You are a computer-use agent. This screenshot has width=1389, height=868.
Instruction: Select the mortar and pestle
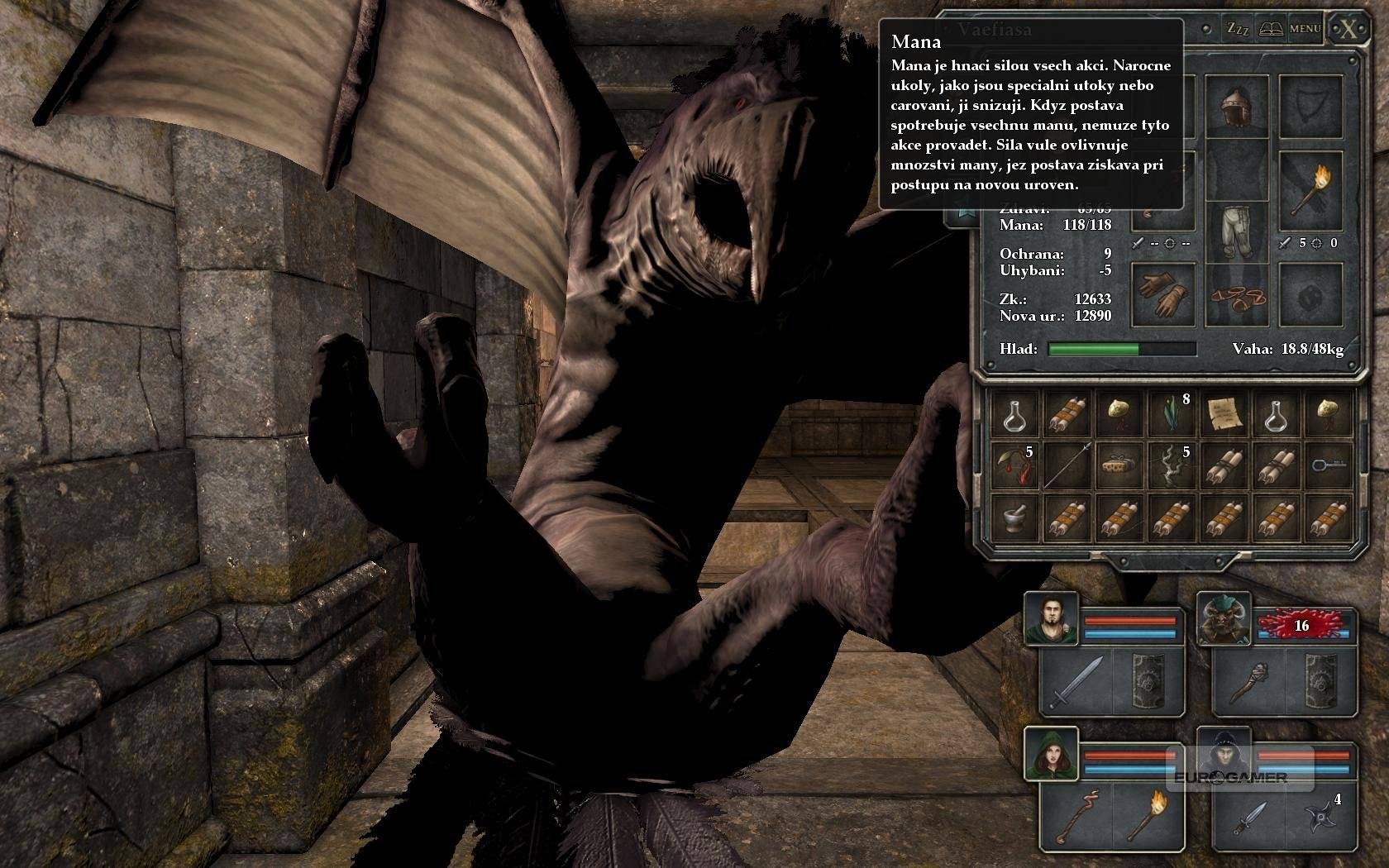(x=1013, y=519)
